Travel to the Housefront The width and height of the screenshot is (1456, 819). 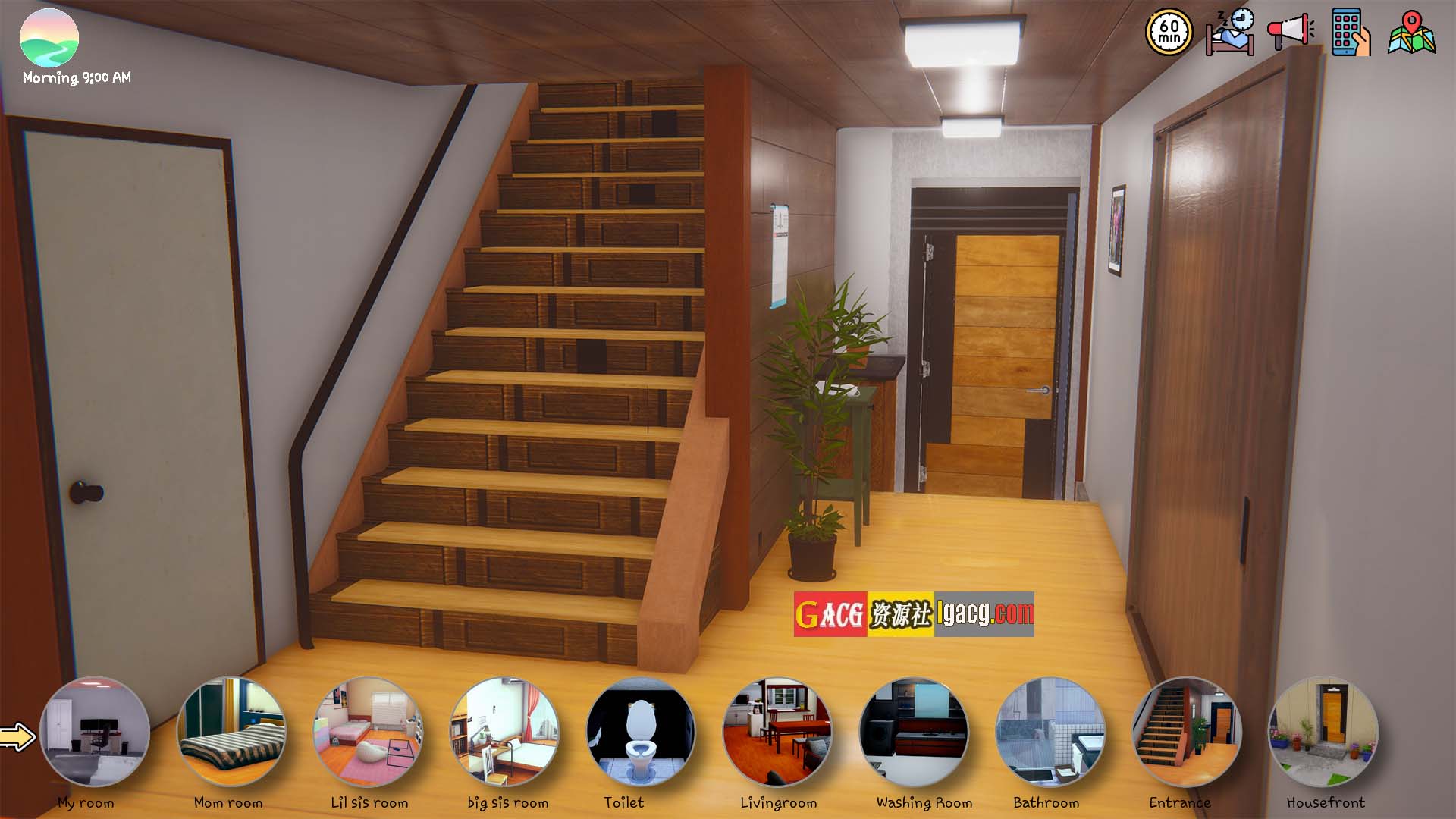1323,733
